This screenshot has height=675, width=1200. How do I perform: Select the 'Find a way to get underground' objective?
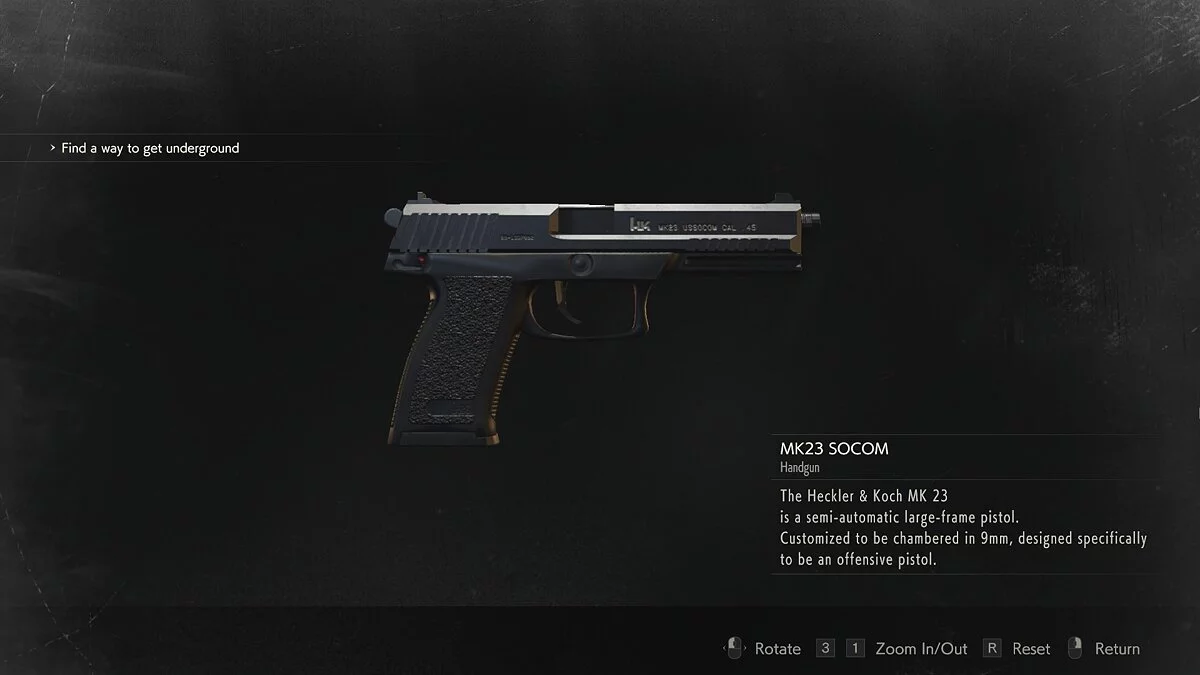[x=150, y=148]
